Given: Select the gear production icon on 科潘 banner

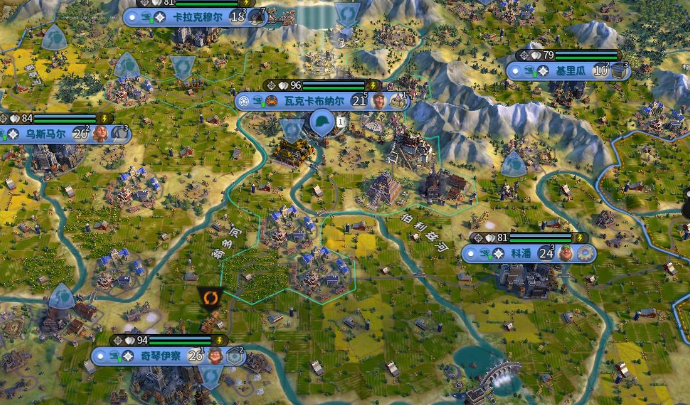Looking at the screenshot, I should 585,253.
